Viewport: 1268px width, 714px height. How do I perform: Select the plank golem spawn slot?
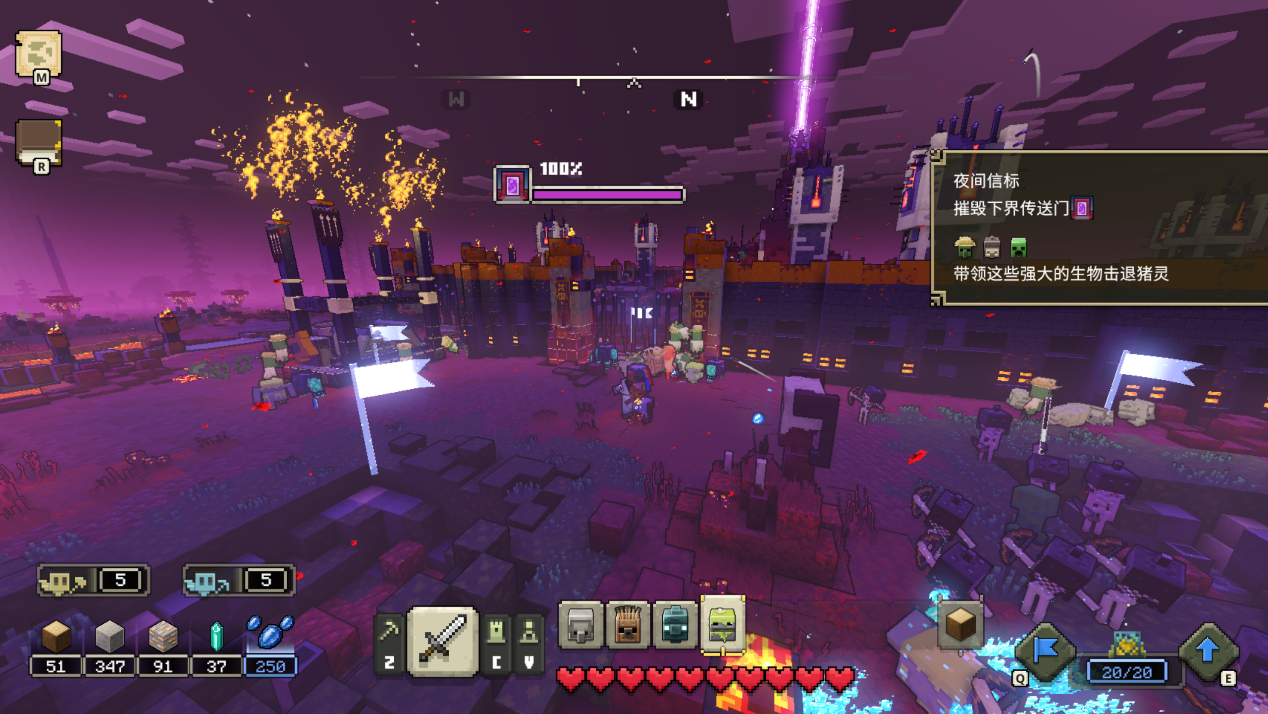point(628,626)
